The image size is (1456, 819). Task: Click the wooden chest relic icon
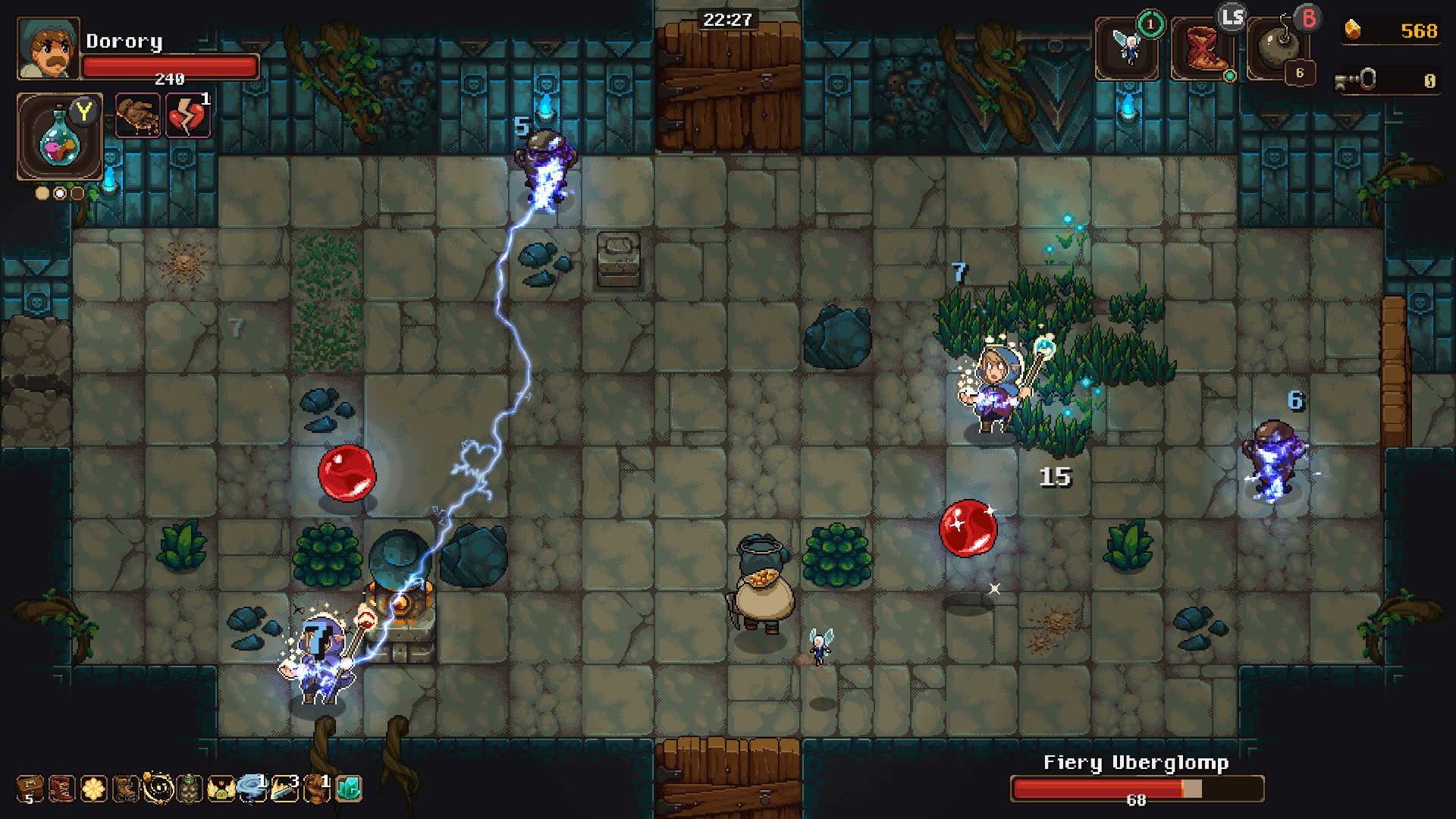pyautogui.click(x=30, y=789)
